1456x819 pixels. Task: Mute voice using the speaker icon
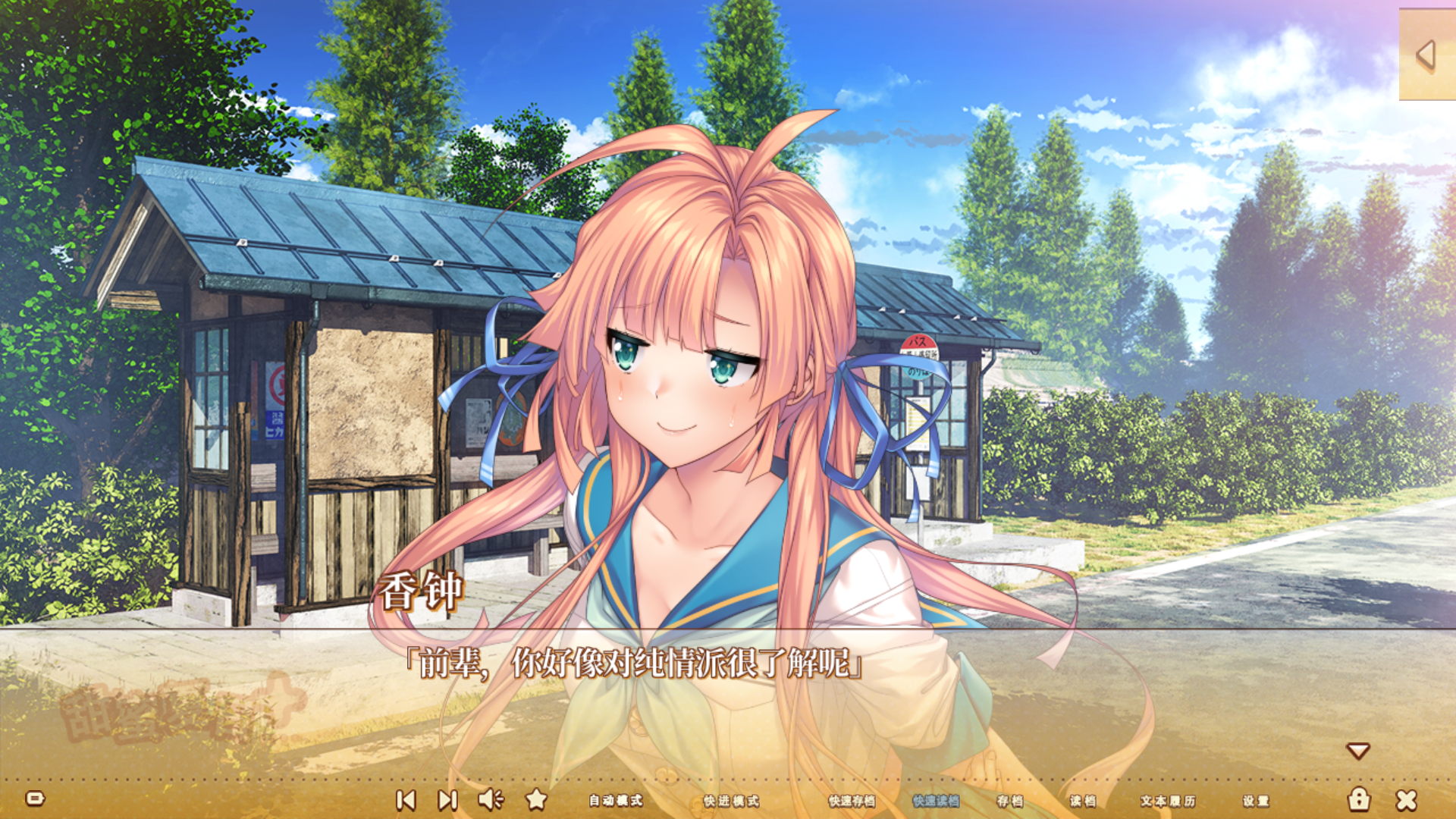pos(491,799)
